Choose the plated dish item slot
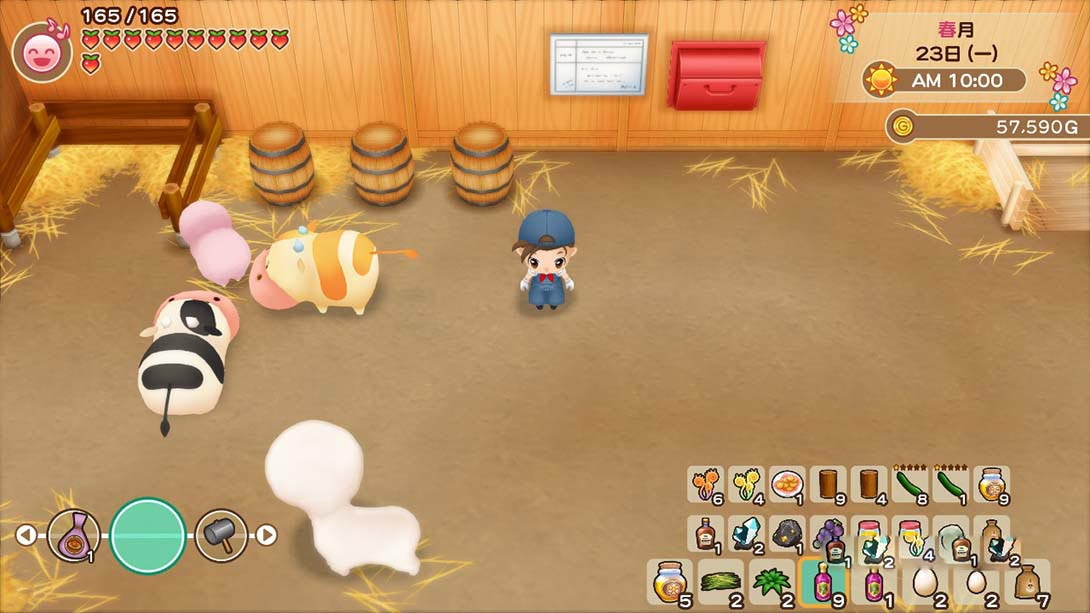Screen dimensions: 1090x613 (x=787, y=485)
